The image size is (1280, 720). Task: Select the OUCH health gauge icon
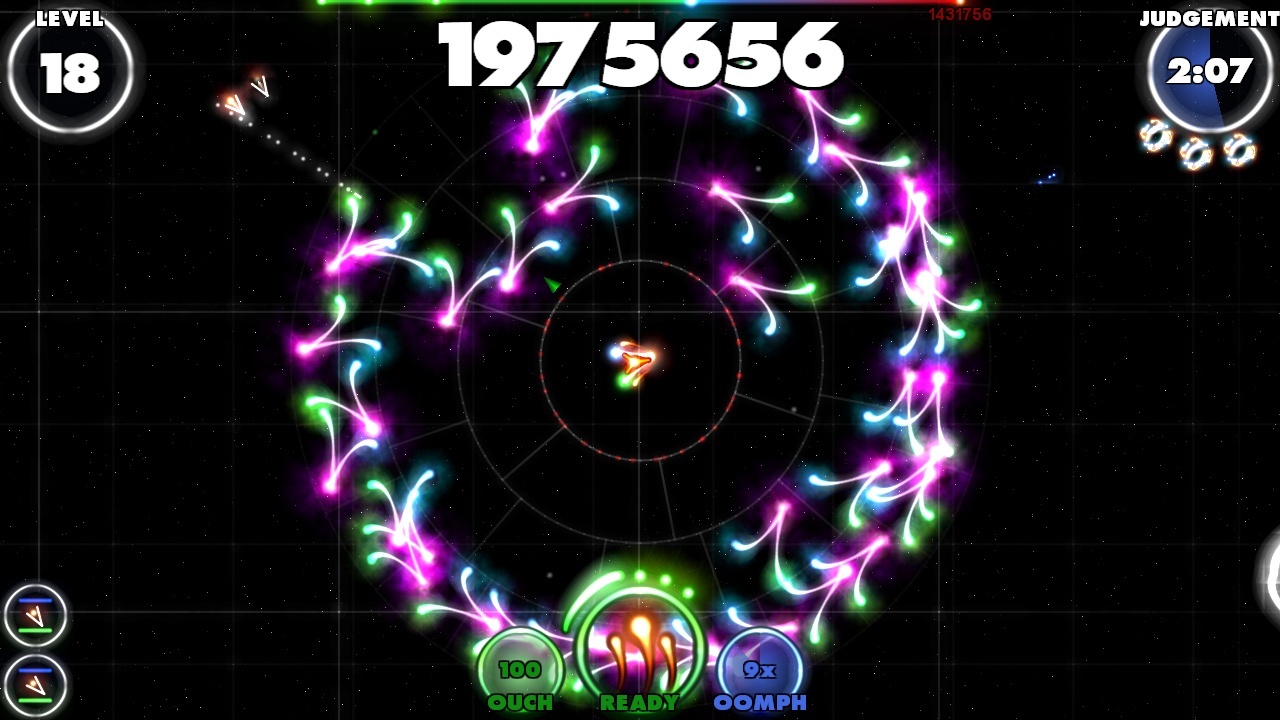[x=519, y=660]
